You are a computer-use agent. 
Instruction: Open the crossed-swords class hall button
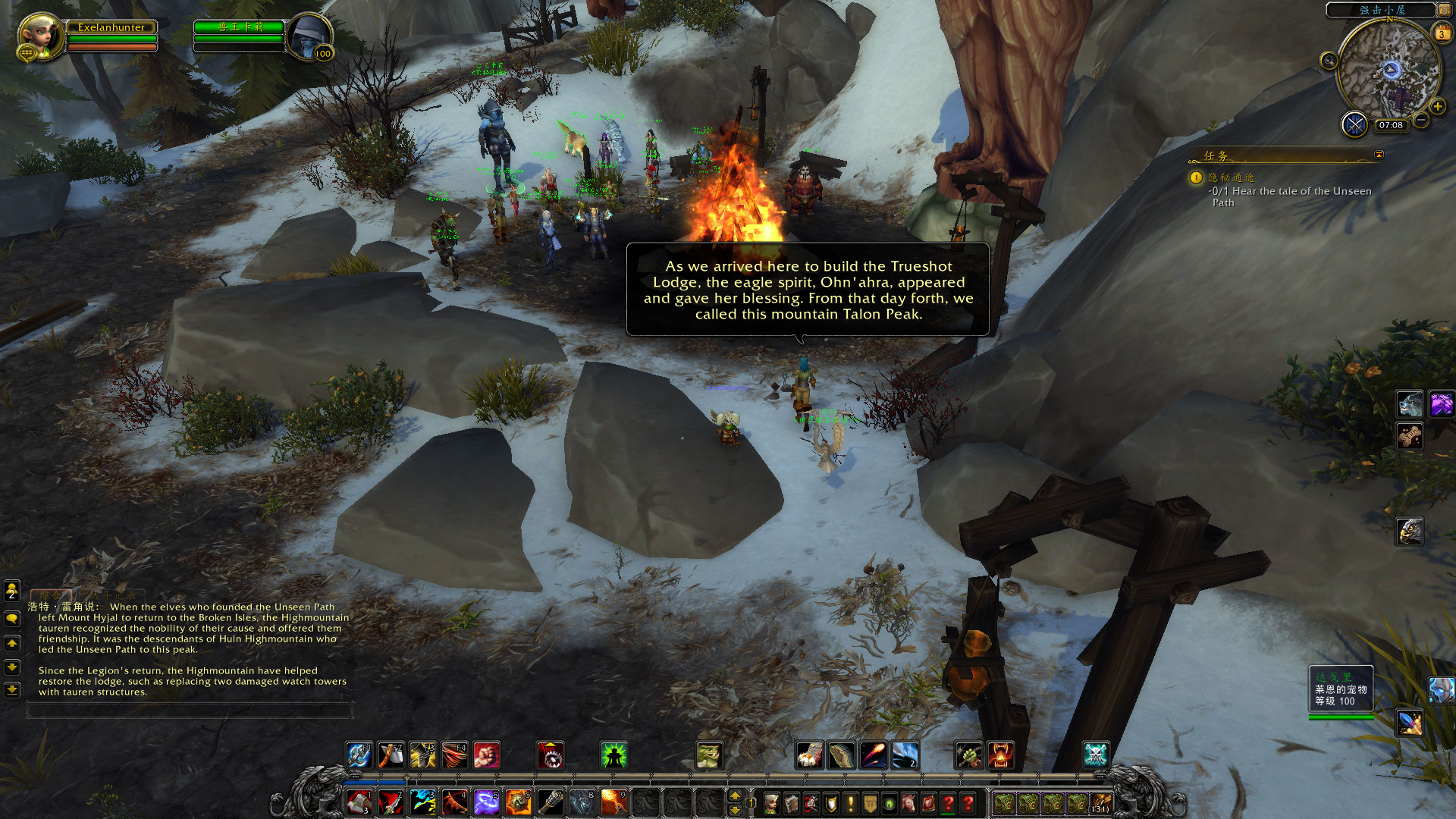[x=1354, y=124]
